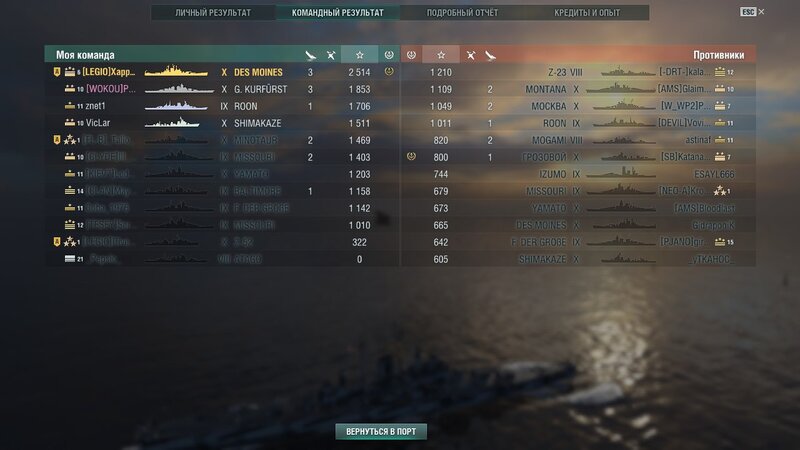Sort my team by star experience column
Viewport: 800px width, 450px height.
pos(359,53)
